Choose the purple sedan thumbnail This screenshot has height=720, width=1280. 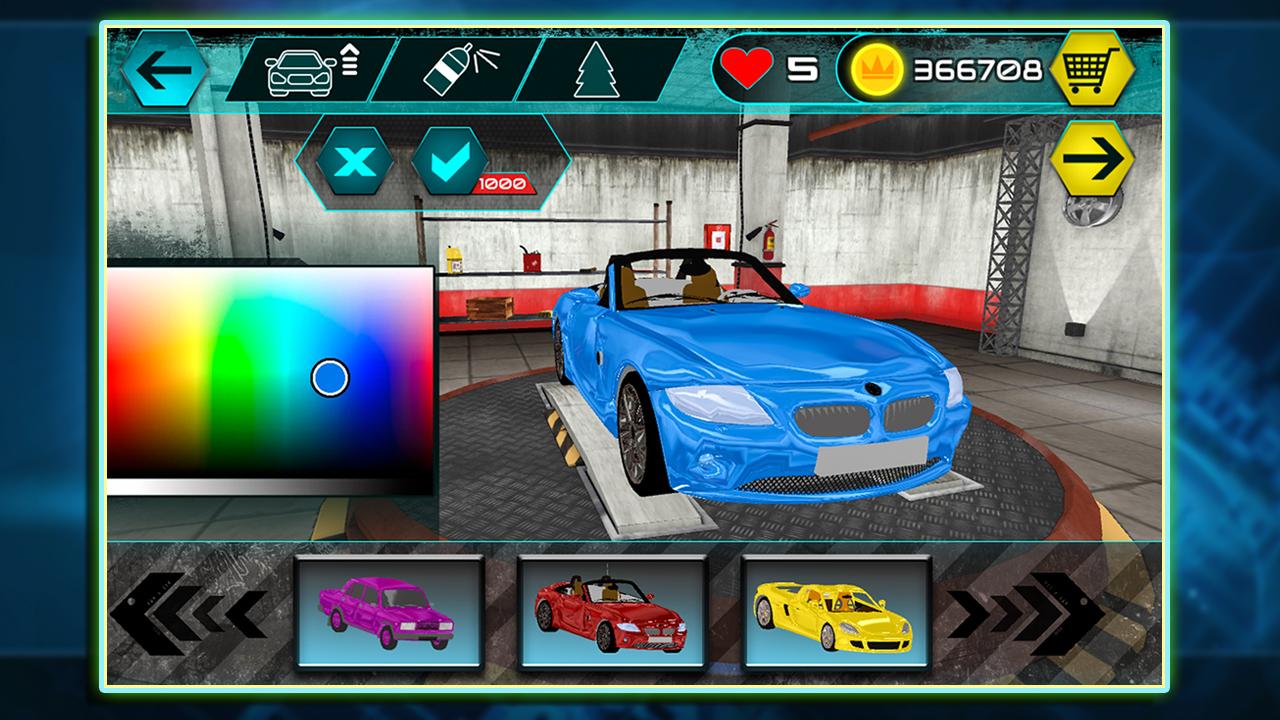(x=390, y=611)
